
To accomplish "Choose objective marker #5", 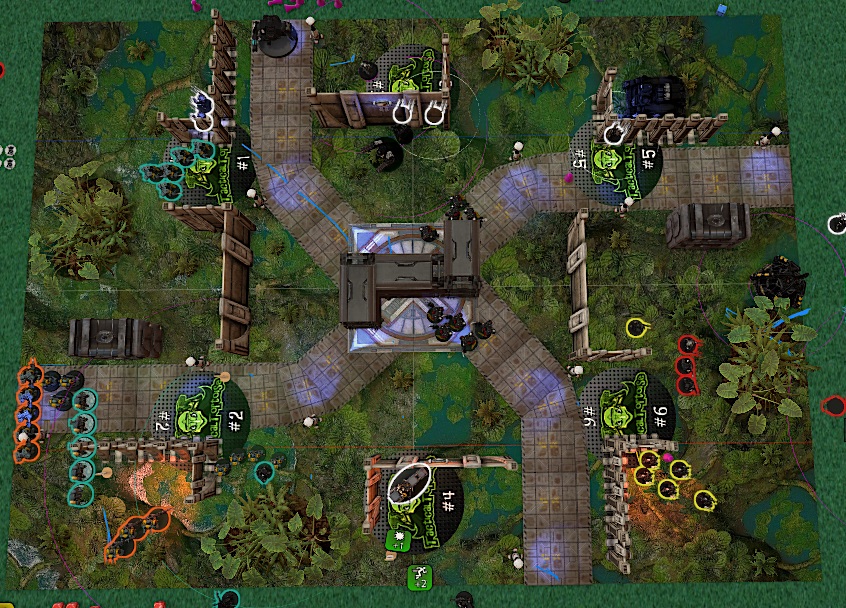I will pos(612,159).
